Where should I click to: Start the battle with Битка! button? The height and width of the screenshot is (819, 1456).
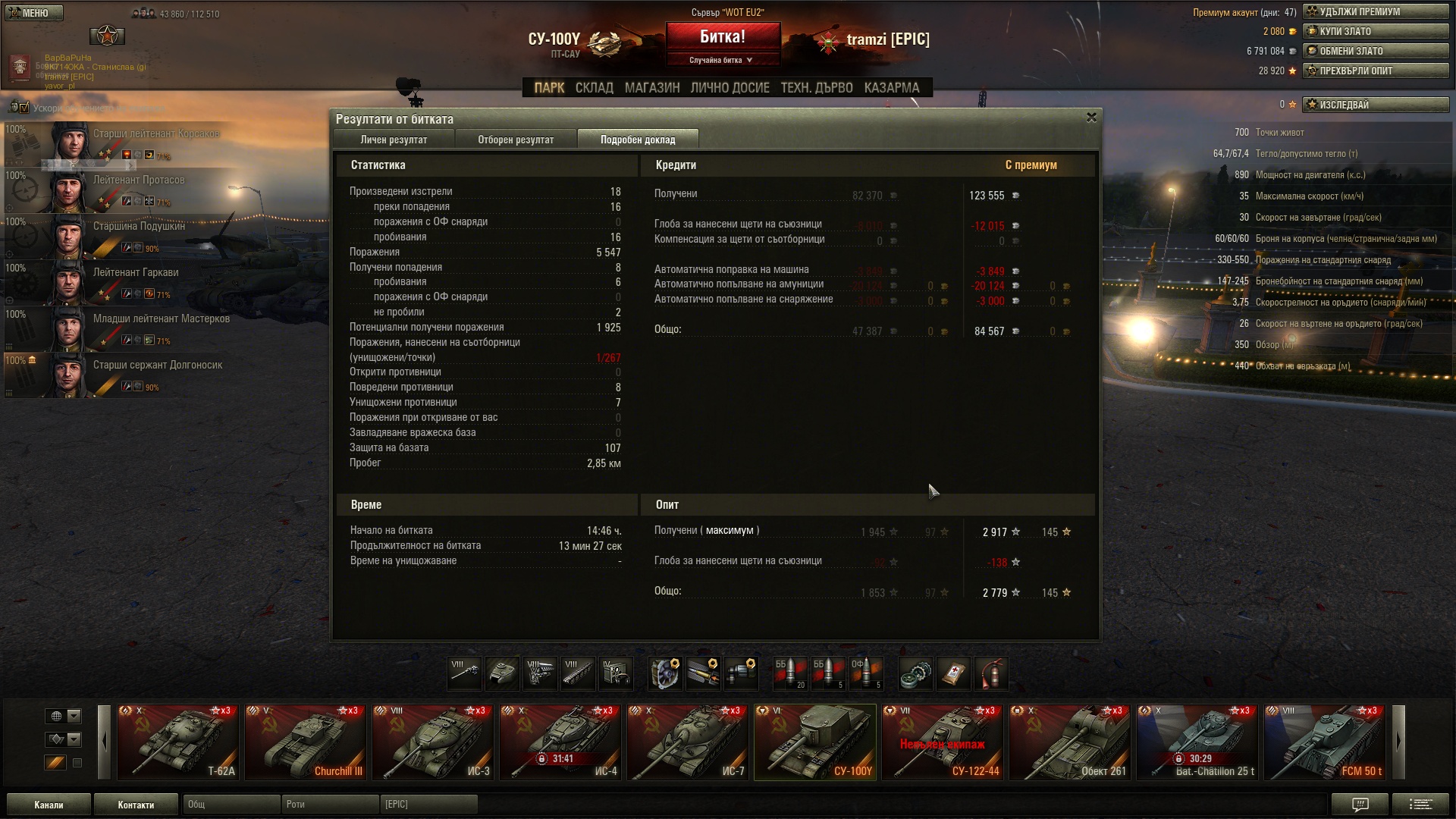(x=722, y=36)
